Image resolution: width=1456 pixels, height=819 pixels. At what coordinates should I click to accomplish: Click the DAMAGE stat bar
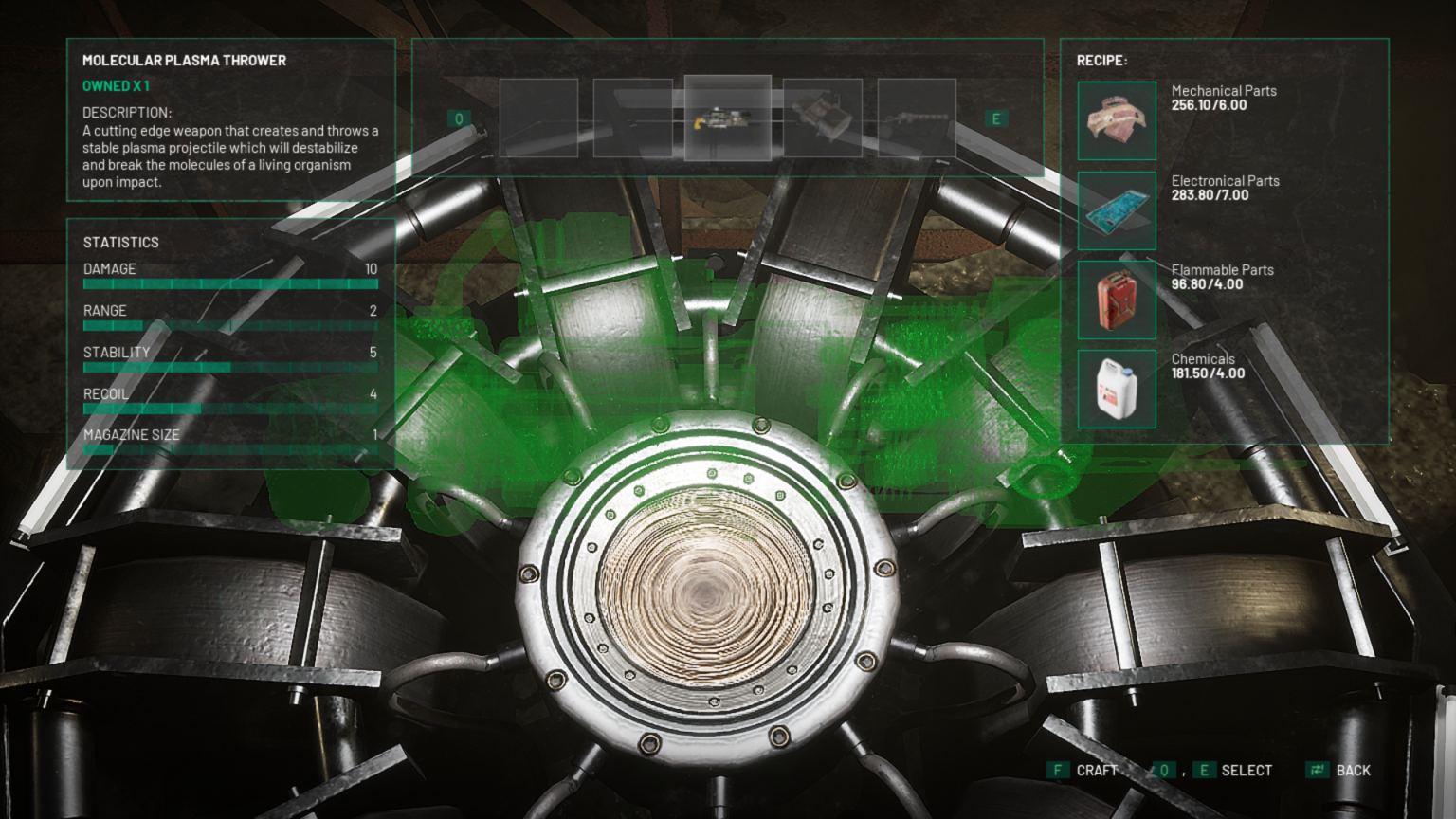(x=229, y=282)
